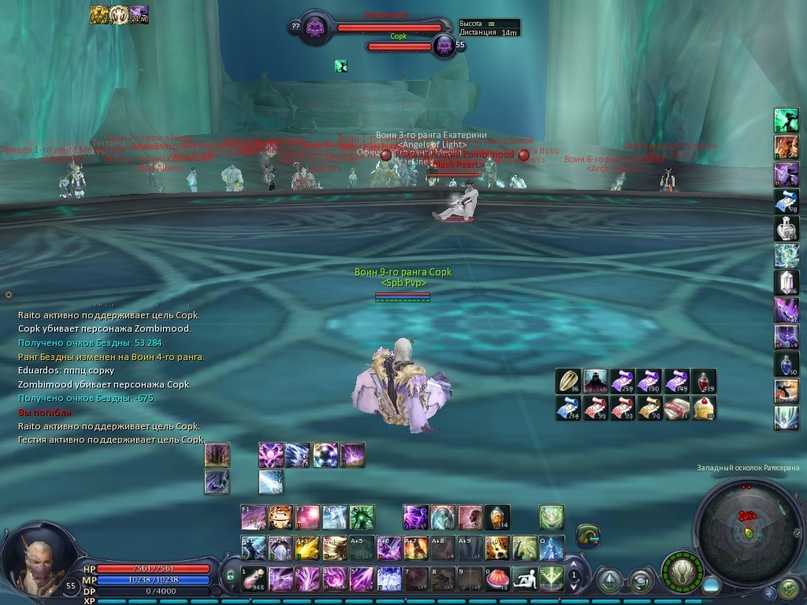Click the player portrait frame
Viewport: 807px width, 605px height.
point(28,558)
